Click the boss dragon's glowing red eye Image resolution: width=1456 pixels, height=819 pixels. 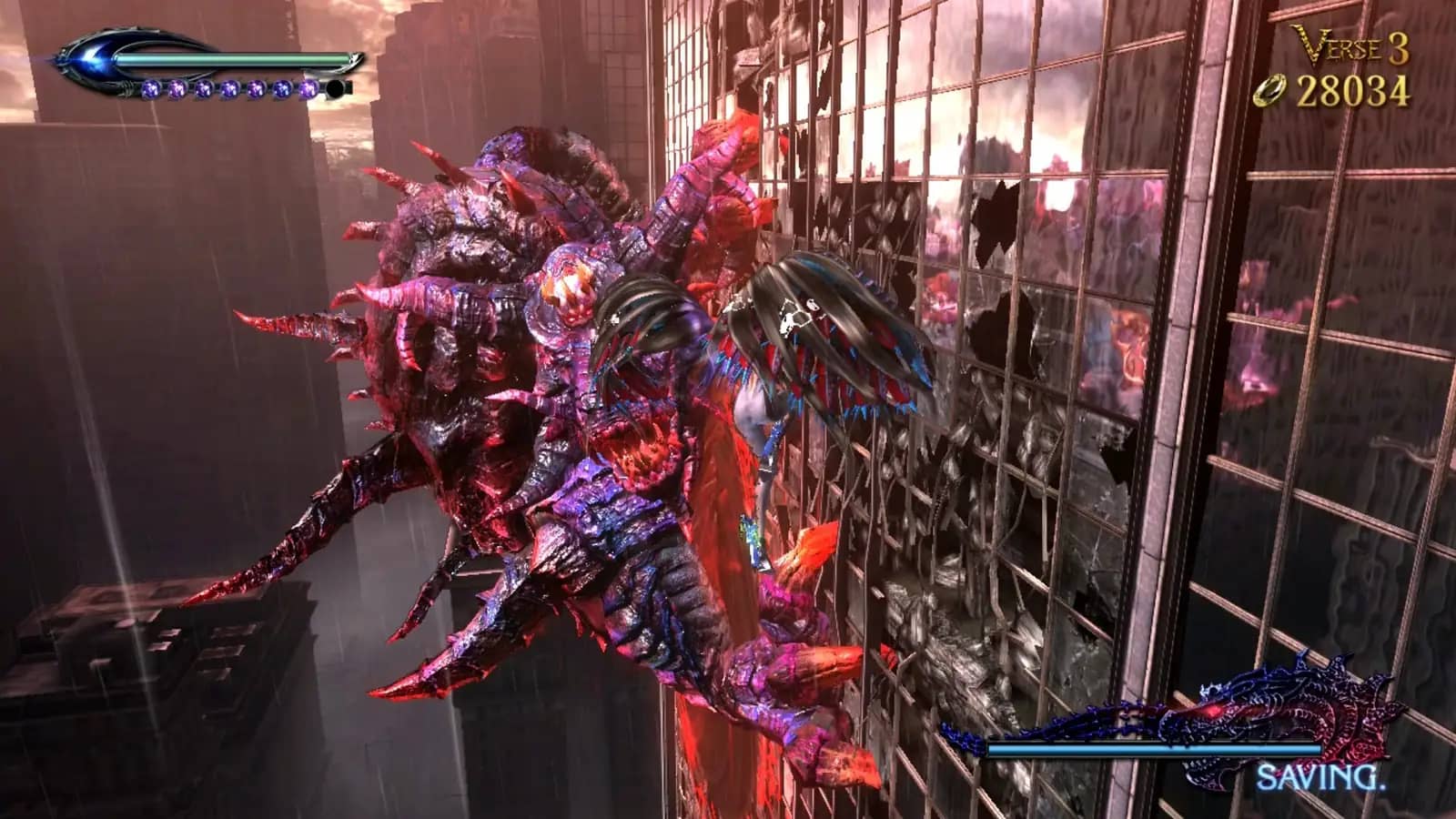coord(1211,712)
